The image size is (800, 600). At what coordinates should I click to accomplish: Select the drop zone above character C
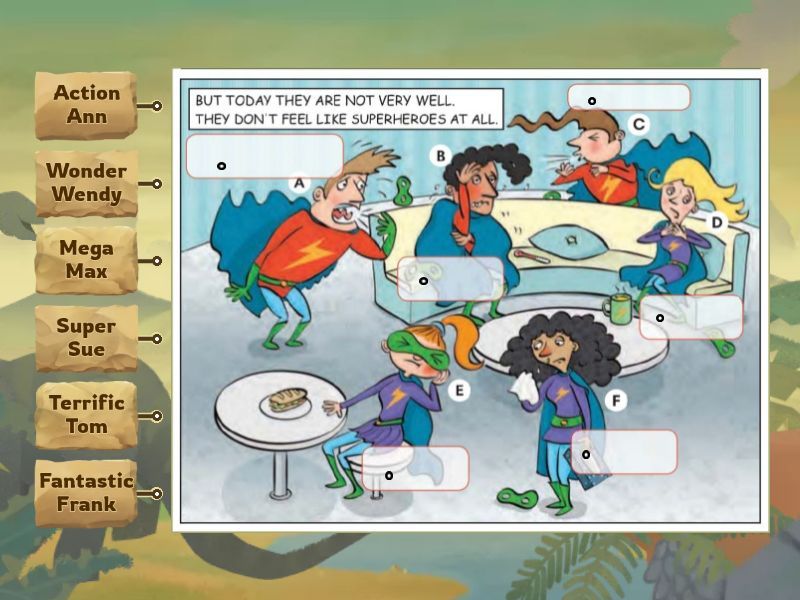coord(629,97)
